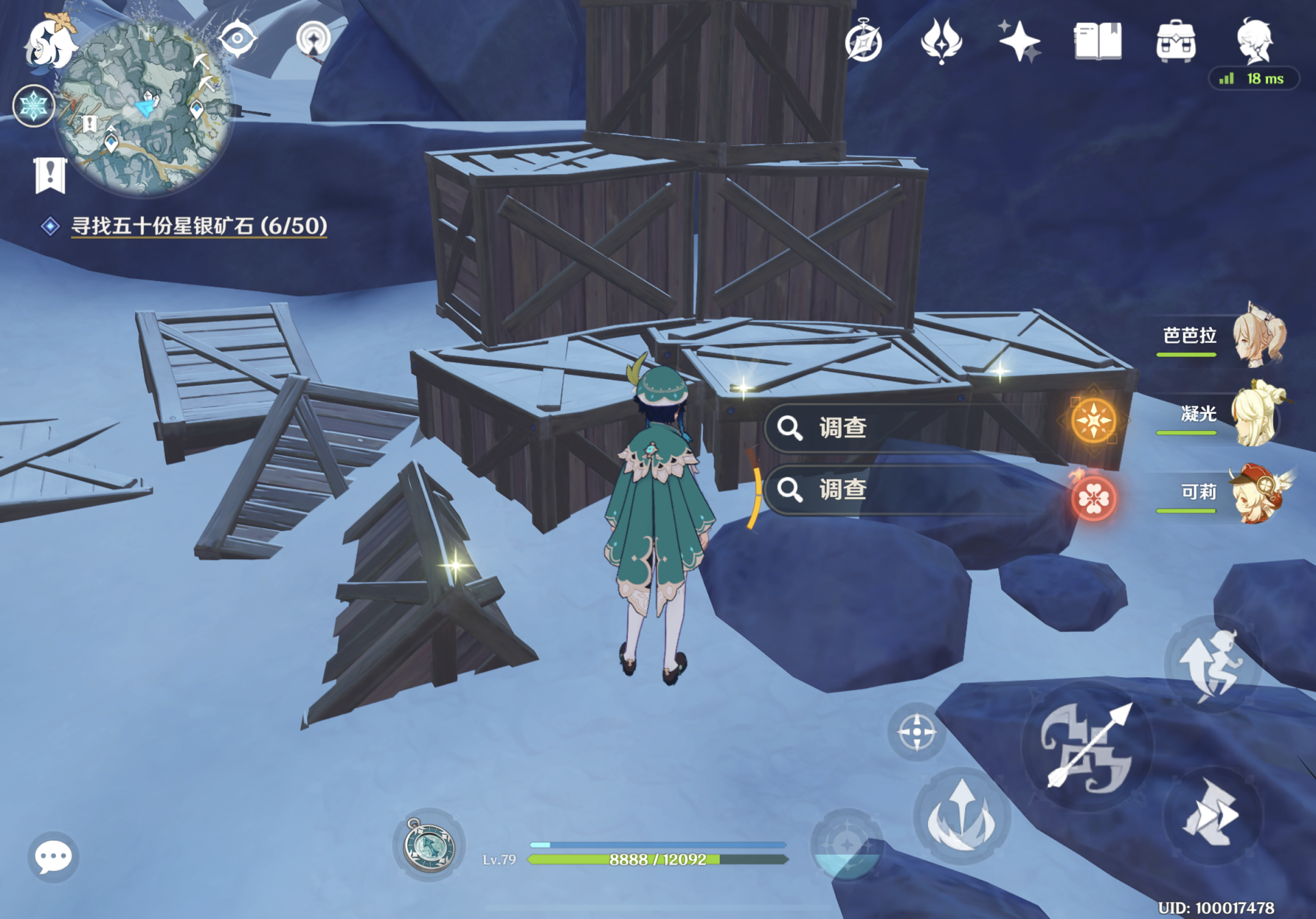Use the compass gadget
Viewport: 1316px width, 919px height.
pyautogui.click(x=429, y=845)
